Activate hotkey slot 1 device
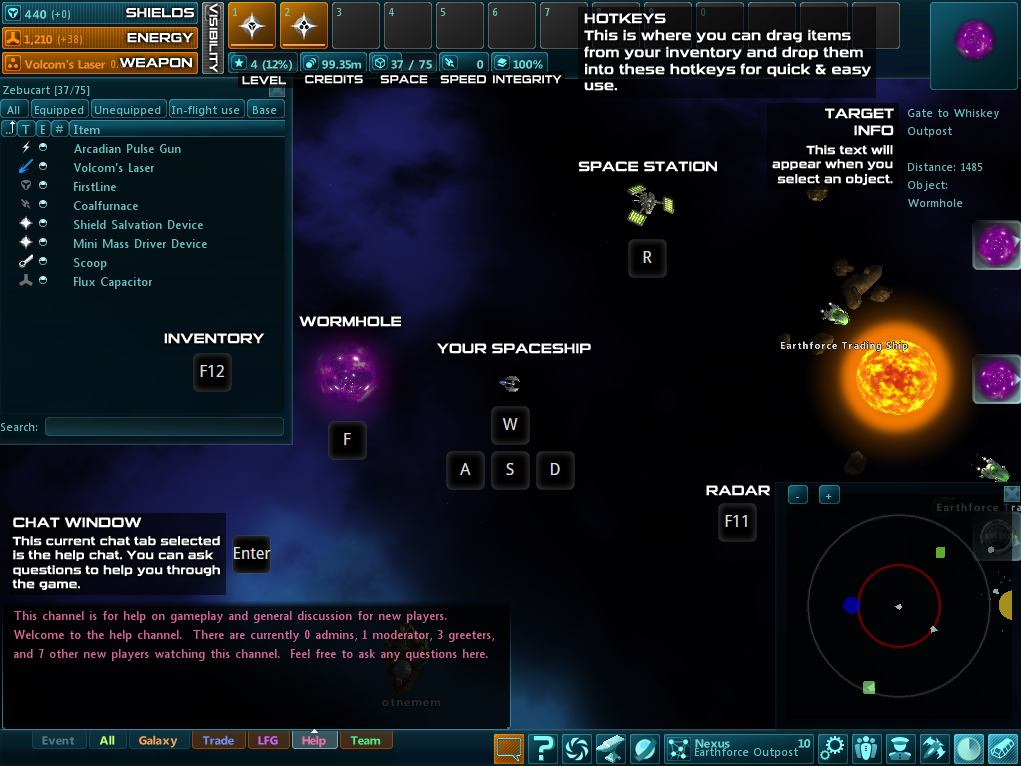This screenshot has width=1021, height=766. click(x=252, y=25)
